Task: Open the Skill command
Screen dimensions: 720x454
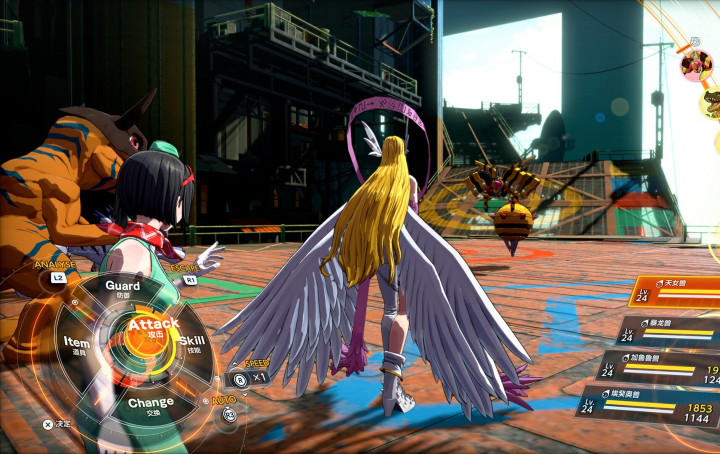Action: (192, 344)
